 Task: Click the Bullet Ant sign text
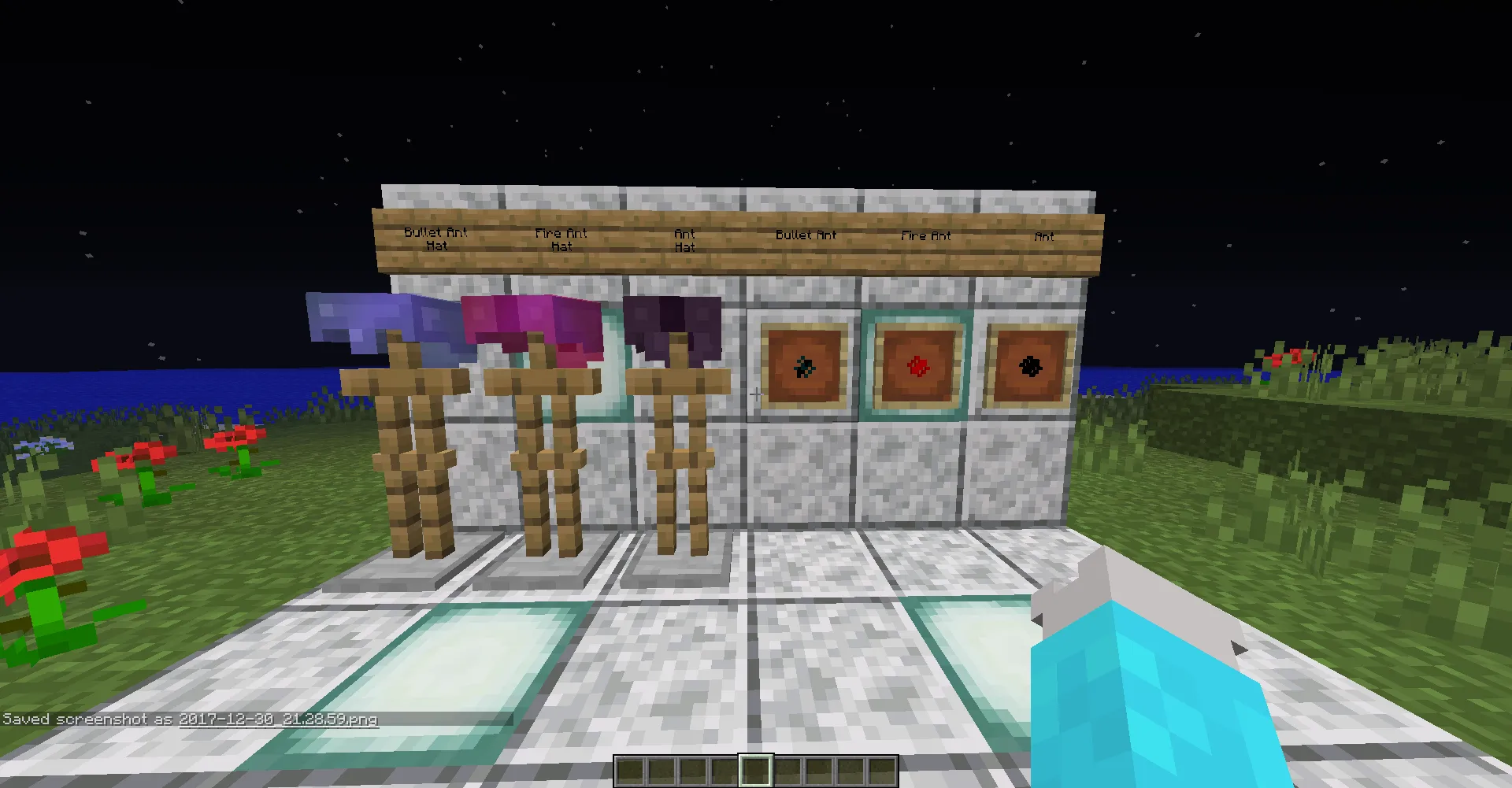[x=806, y=234]
